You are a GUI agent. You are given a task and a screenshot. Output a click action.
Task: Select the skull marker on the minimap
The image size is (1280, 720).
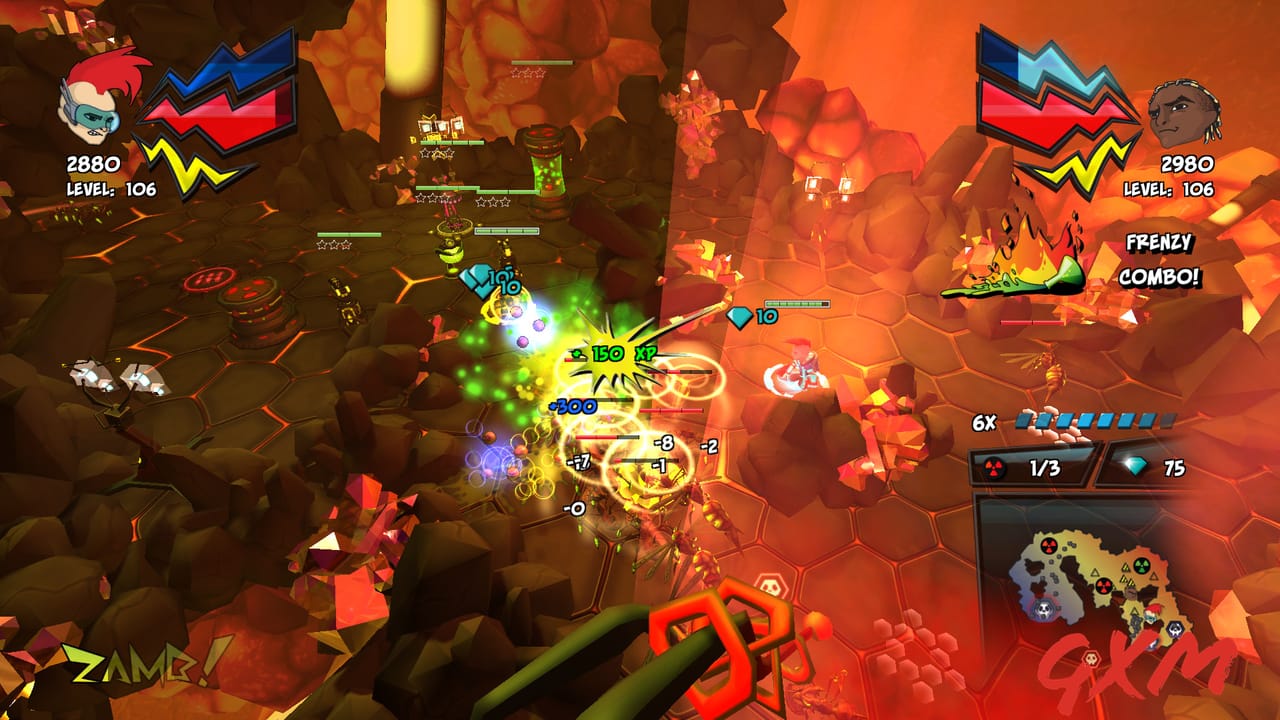pos(1175,629)
